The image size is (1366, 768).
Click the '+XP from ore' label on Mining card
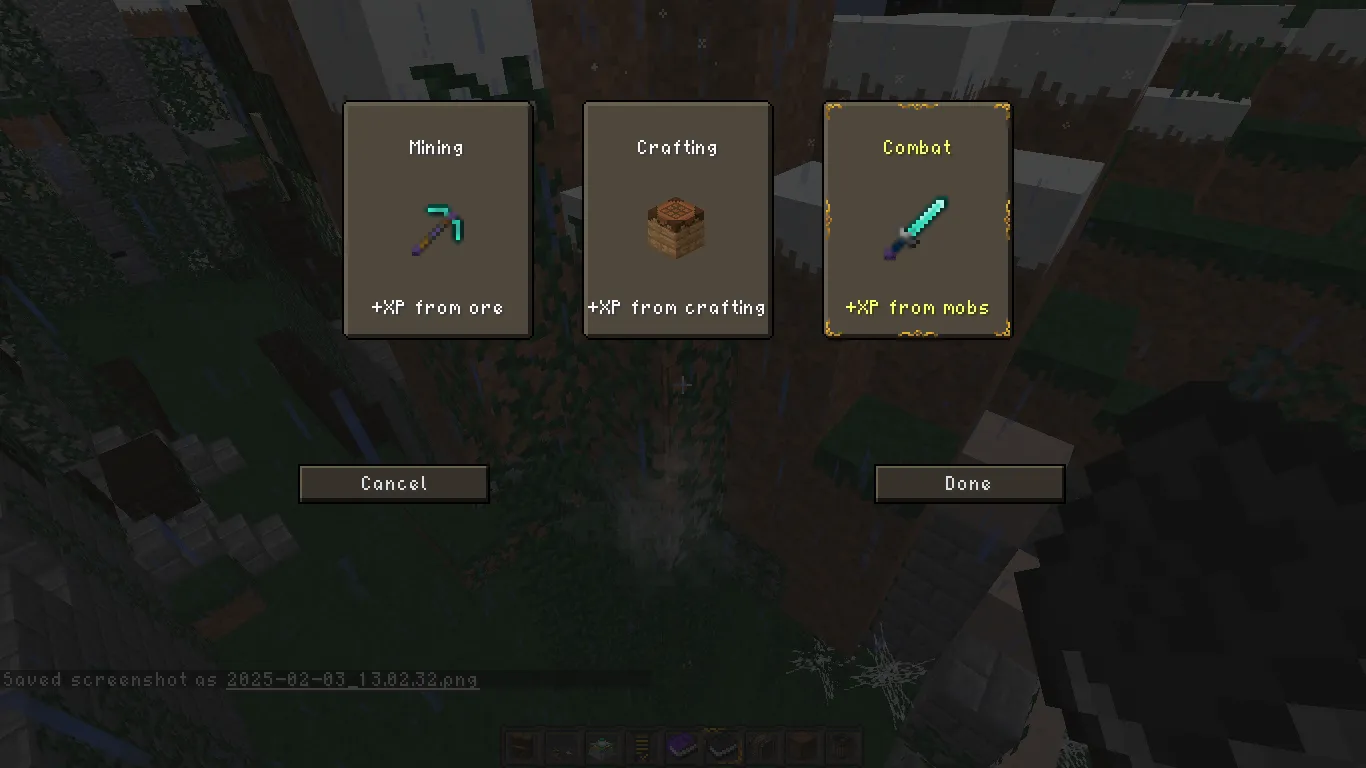pyautogui.click(x=437, y=307)
